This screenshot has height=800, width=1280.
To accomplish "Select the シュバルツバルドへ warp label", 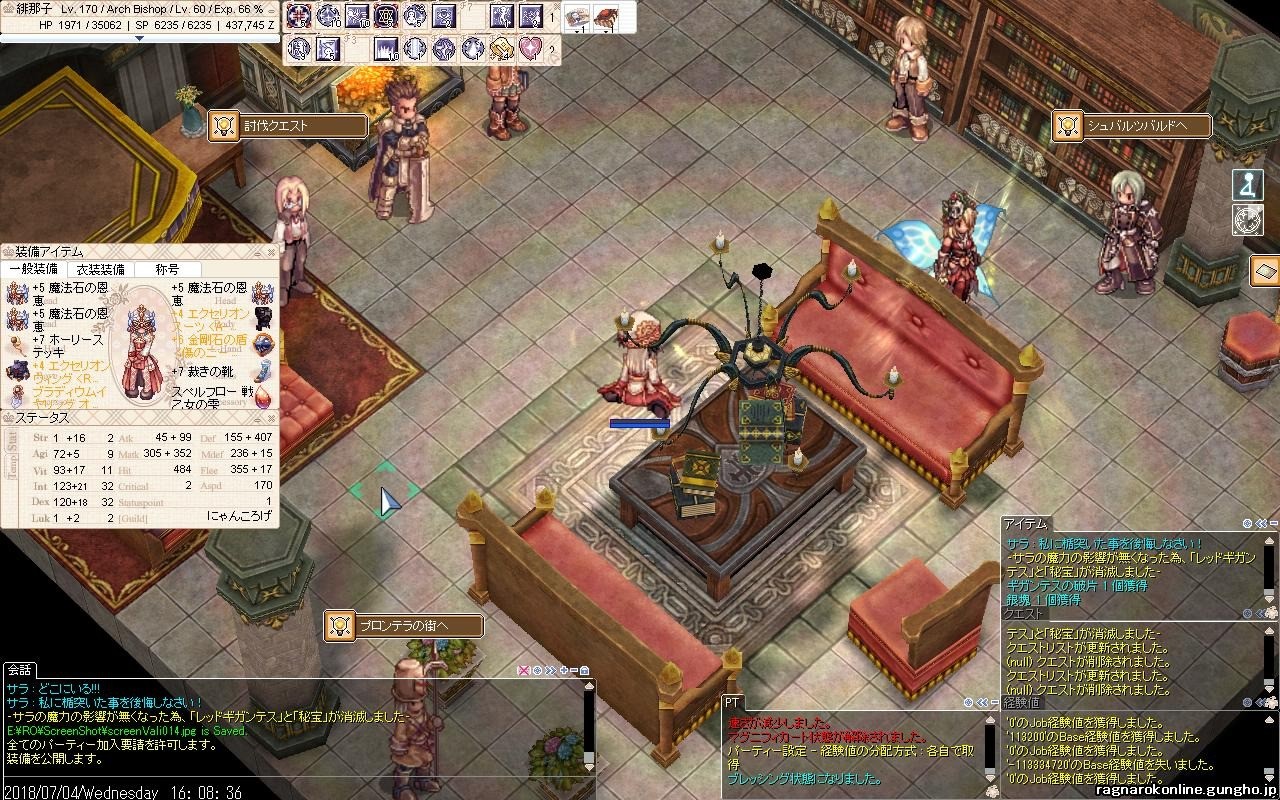I will (1132, 126).
